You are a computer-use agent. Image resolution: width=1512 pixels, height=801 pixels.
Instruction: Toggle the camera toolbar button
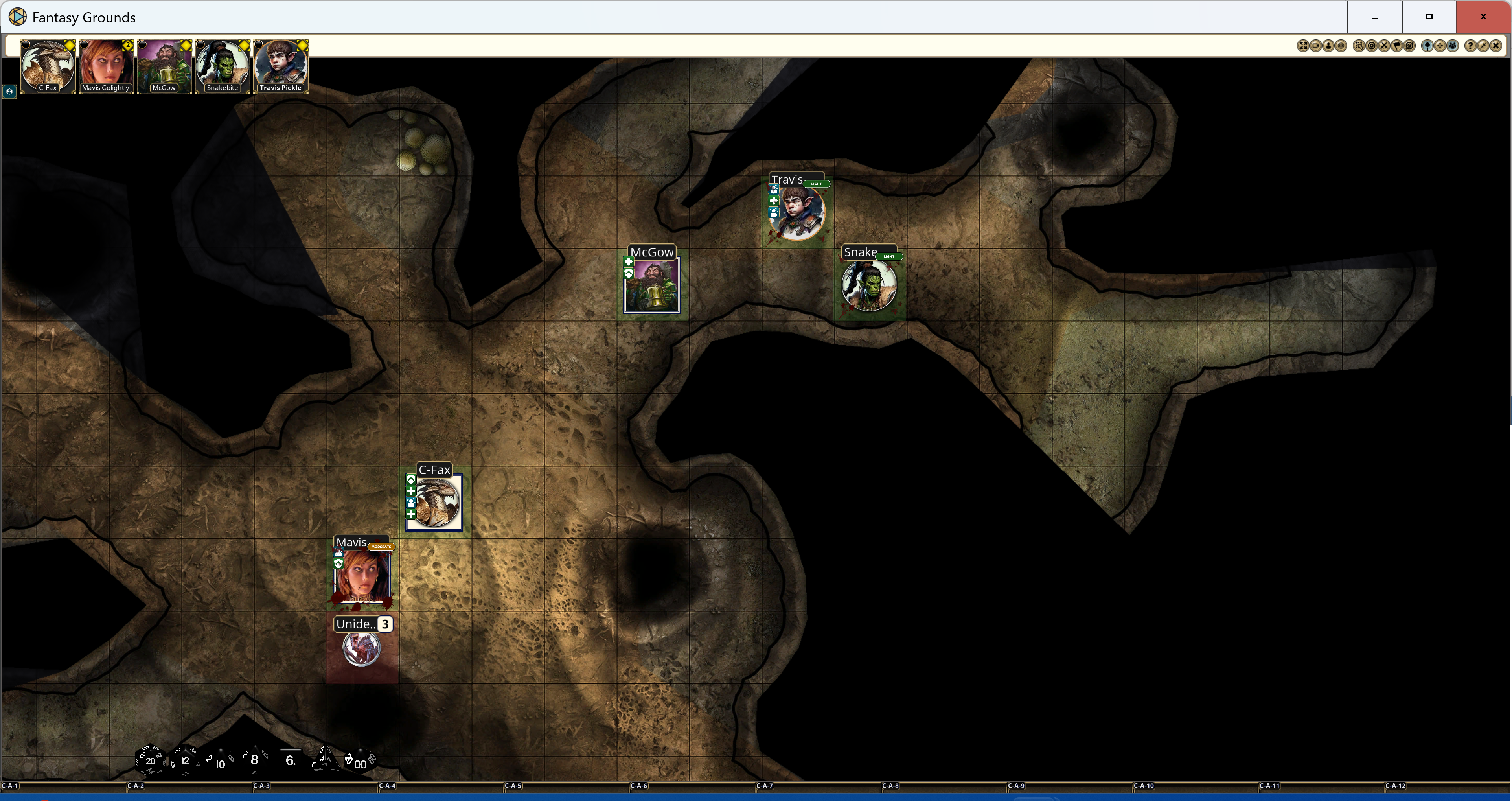pos(1315,46)
